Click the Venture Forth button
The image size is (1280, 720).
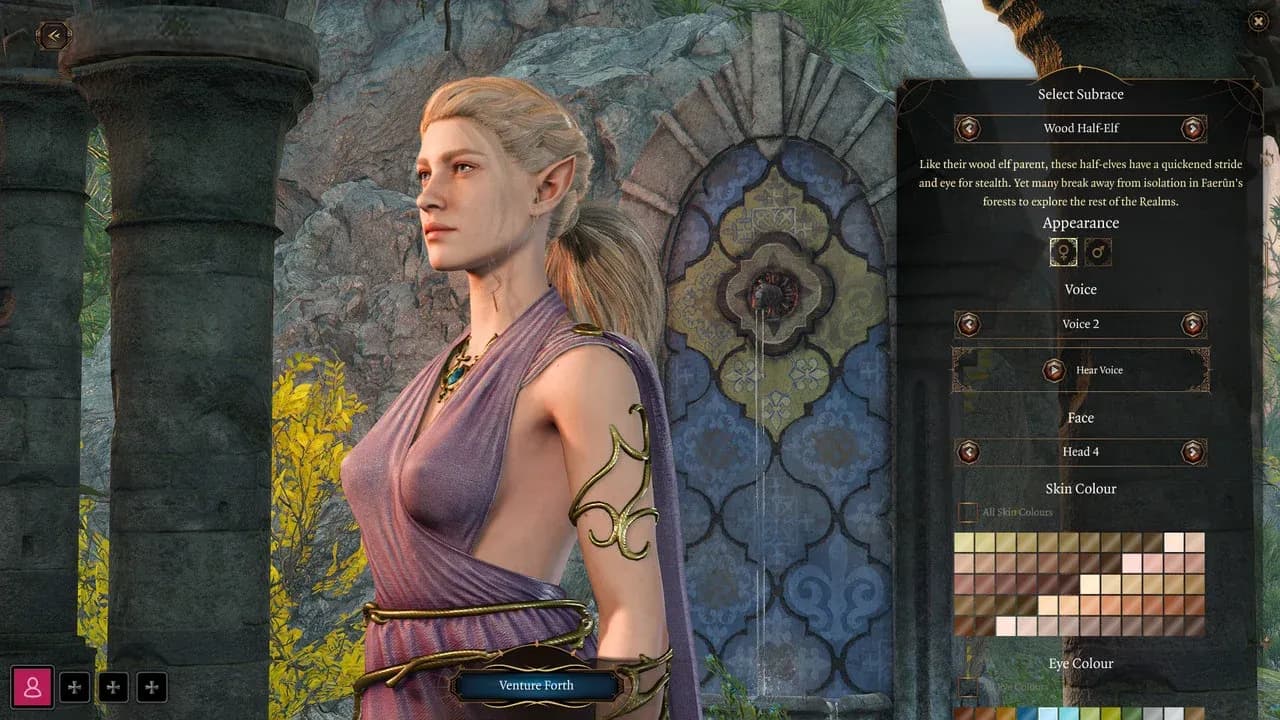tap(535, 685)
